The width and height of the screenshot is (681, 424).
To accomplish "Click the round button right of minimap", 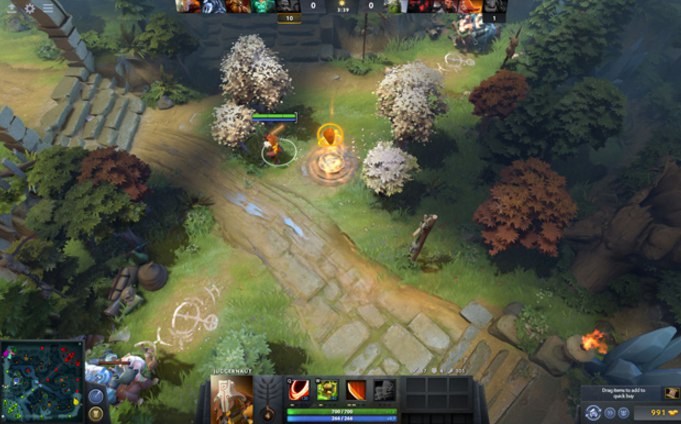I will pyautogui.click(x=95, y=396).
